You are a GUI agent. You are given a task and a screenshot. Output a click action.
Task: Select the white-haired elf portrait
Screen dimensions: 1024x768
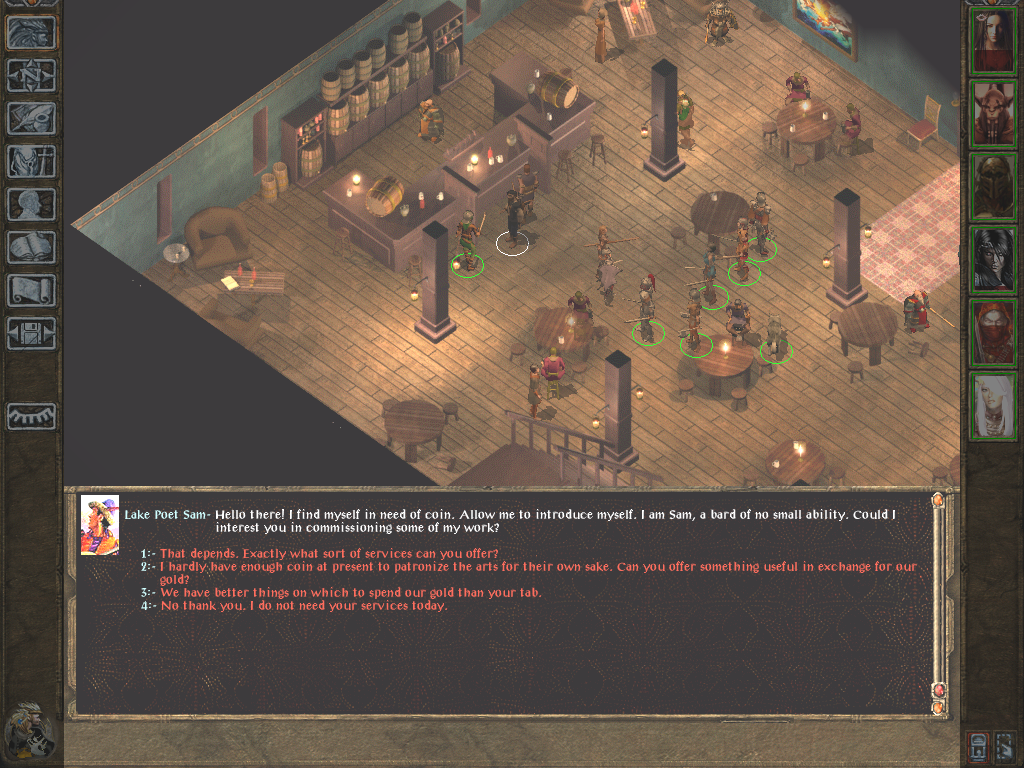tap(993, 406)
